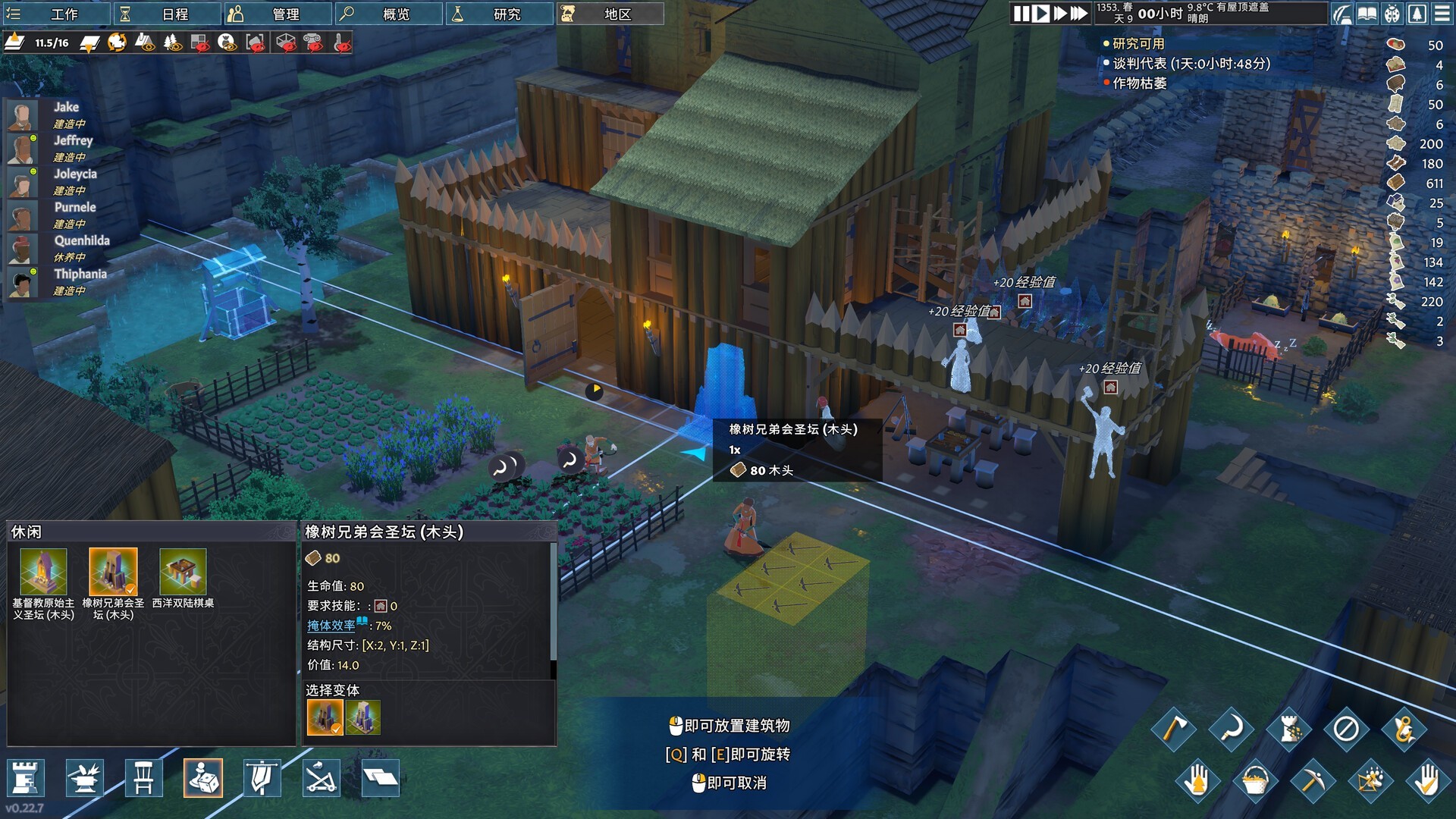Screen dimensions: 1456x819
Task: Choose the 基督教原始主义圣坛 (木头) building
Action: coord(43,572)
